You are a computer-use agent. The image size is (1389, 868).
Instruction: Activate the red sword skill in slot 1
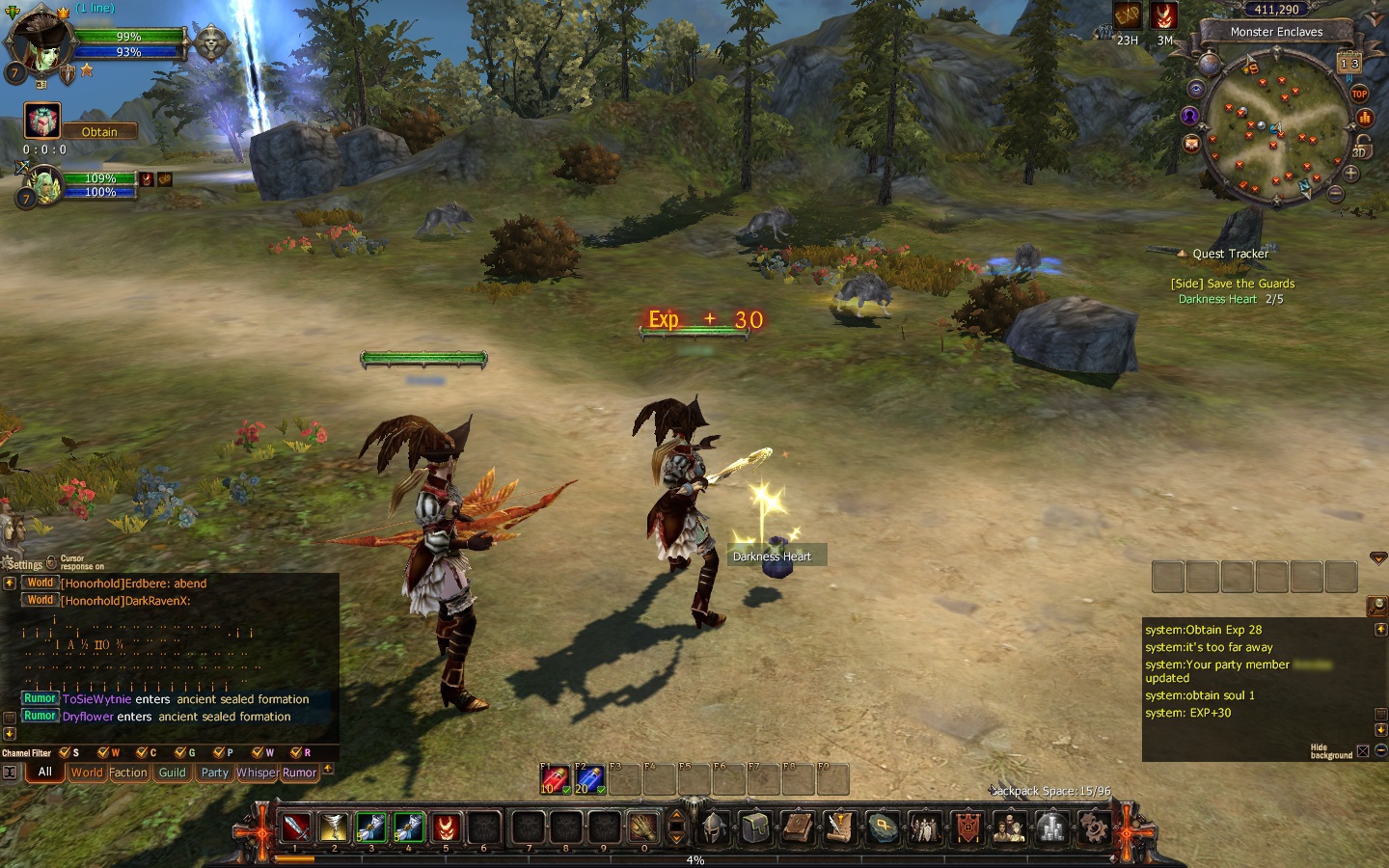pos(296,827)
